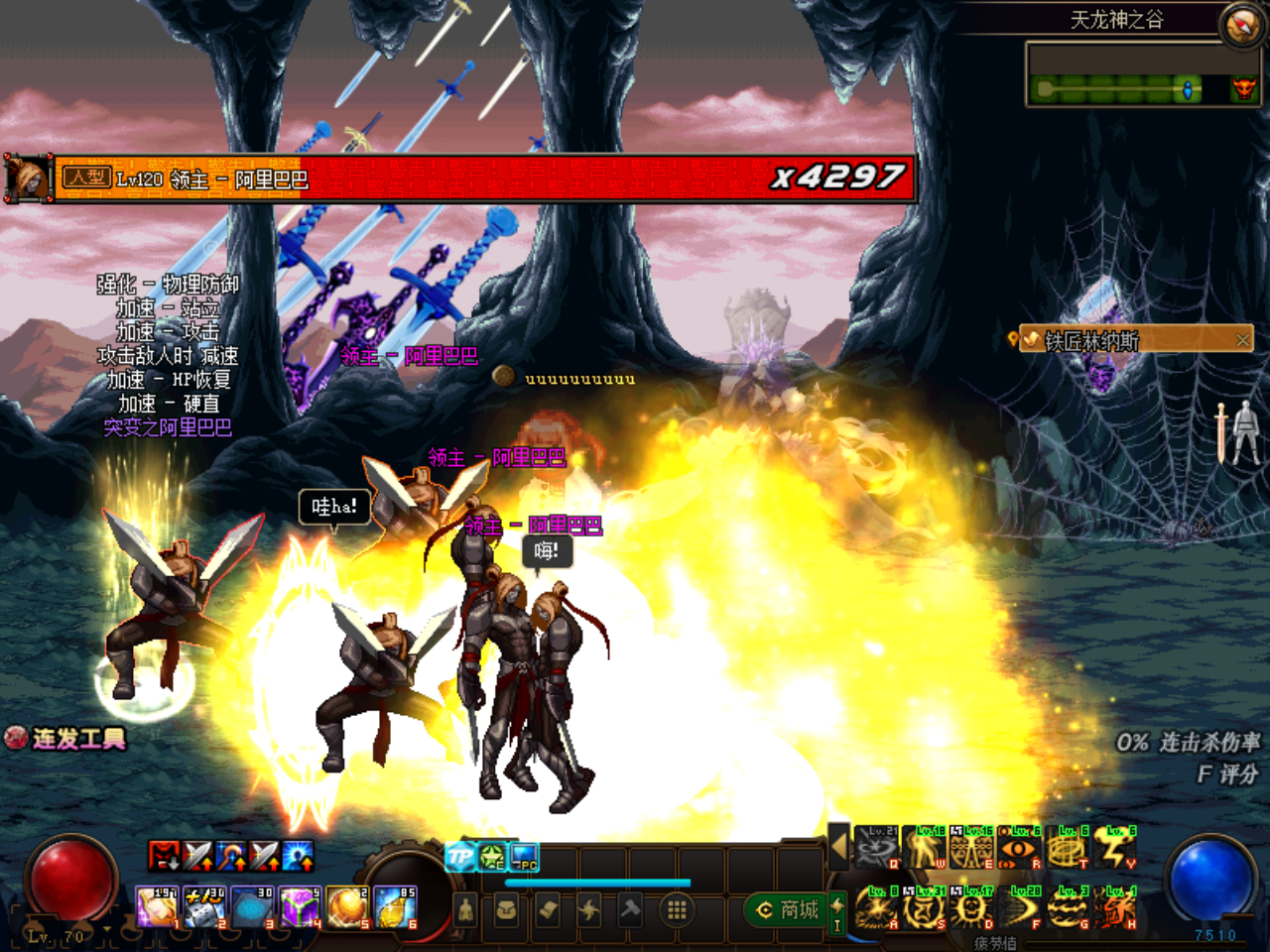This screenshot has width=1270, height=952.
Task: Use the purple cube item in slot 4
Action: click(x=299, y=907)
